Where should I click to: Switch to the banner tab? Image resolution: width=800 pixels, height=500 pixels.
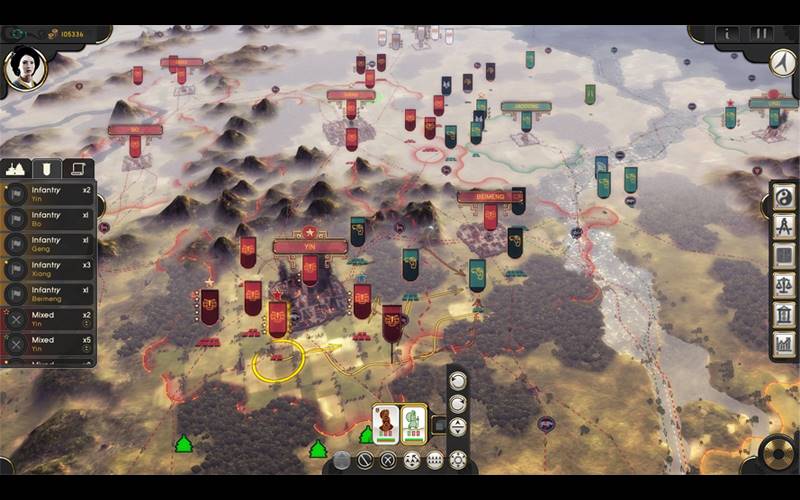47,169
